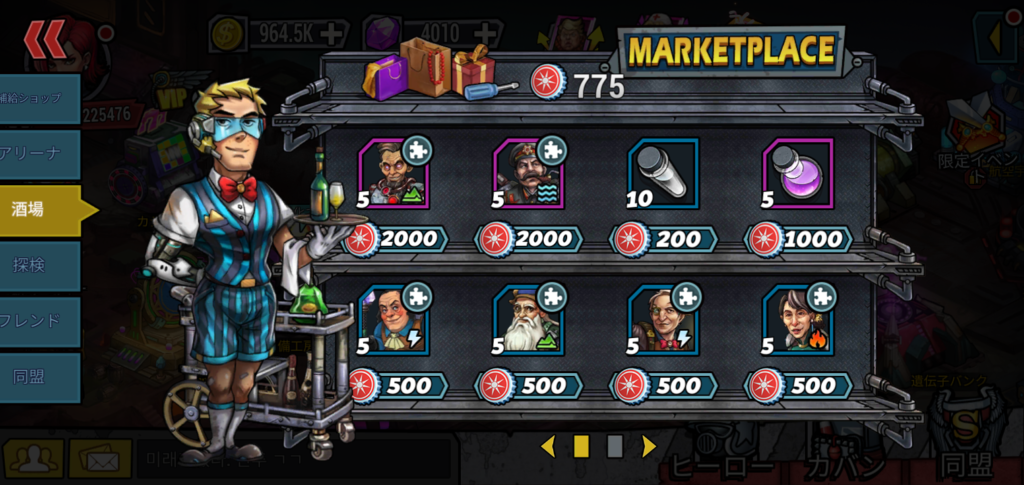
Task: Purchase the item priced 1000 caps
Action: (x=799, y=239)
